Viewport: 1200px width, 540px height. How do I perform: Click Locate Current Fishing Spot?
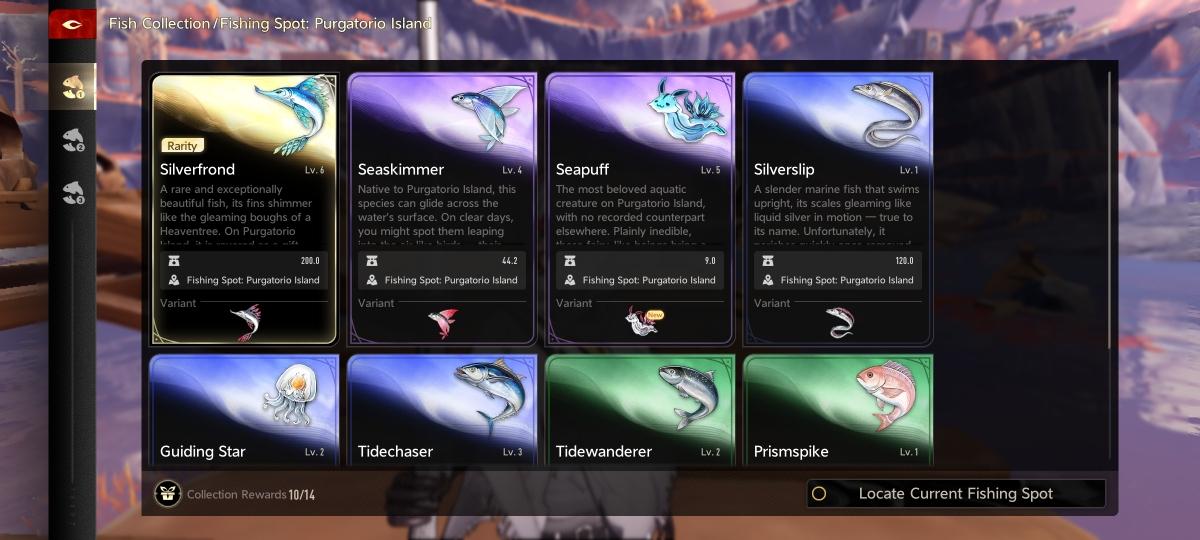coord(956,494)
